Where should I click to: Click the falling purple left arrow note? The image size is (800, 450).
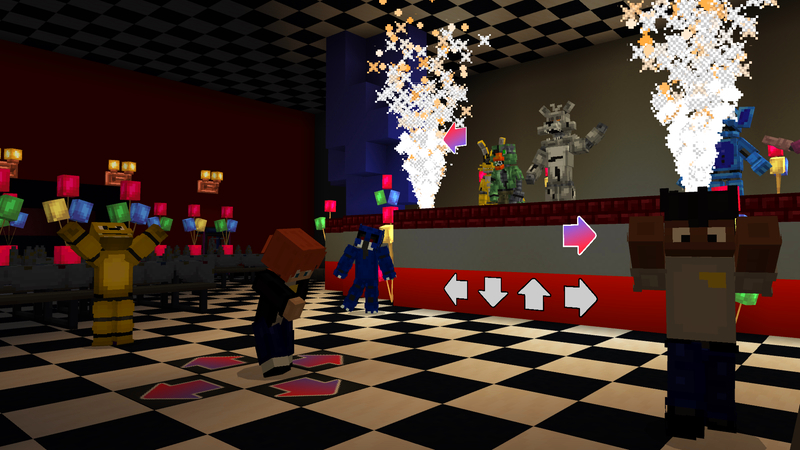(455, 137)
